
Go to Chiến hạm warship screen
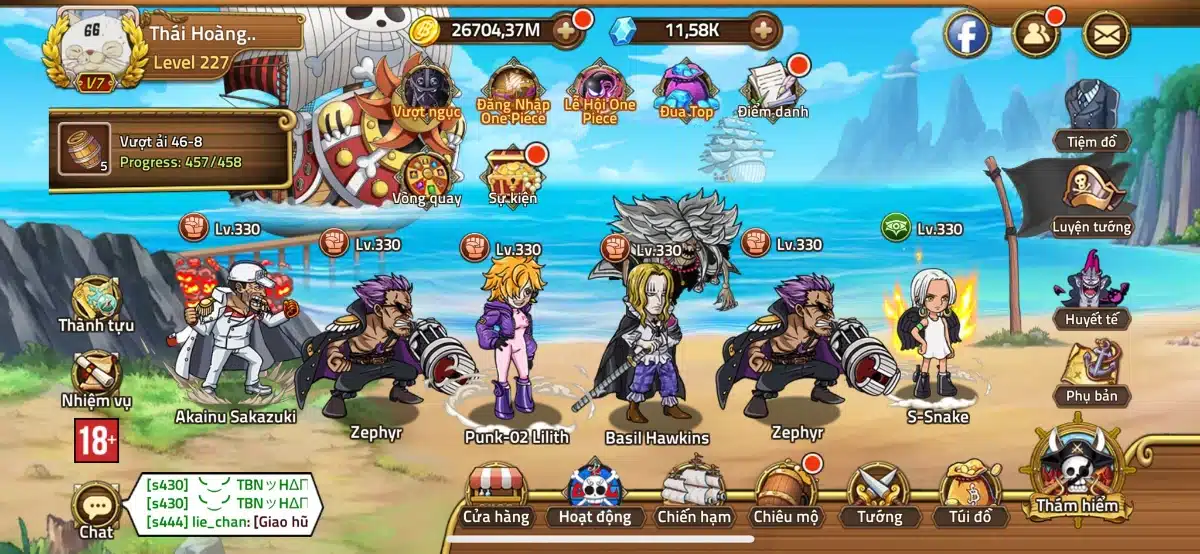click(694, 492)
